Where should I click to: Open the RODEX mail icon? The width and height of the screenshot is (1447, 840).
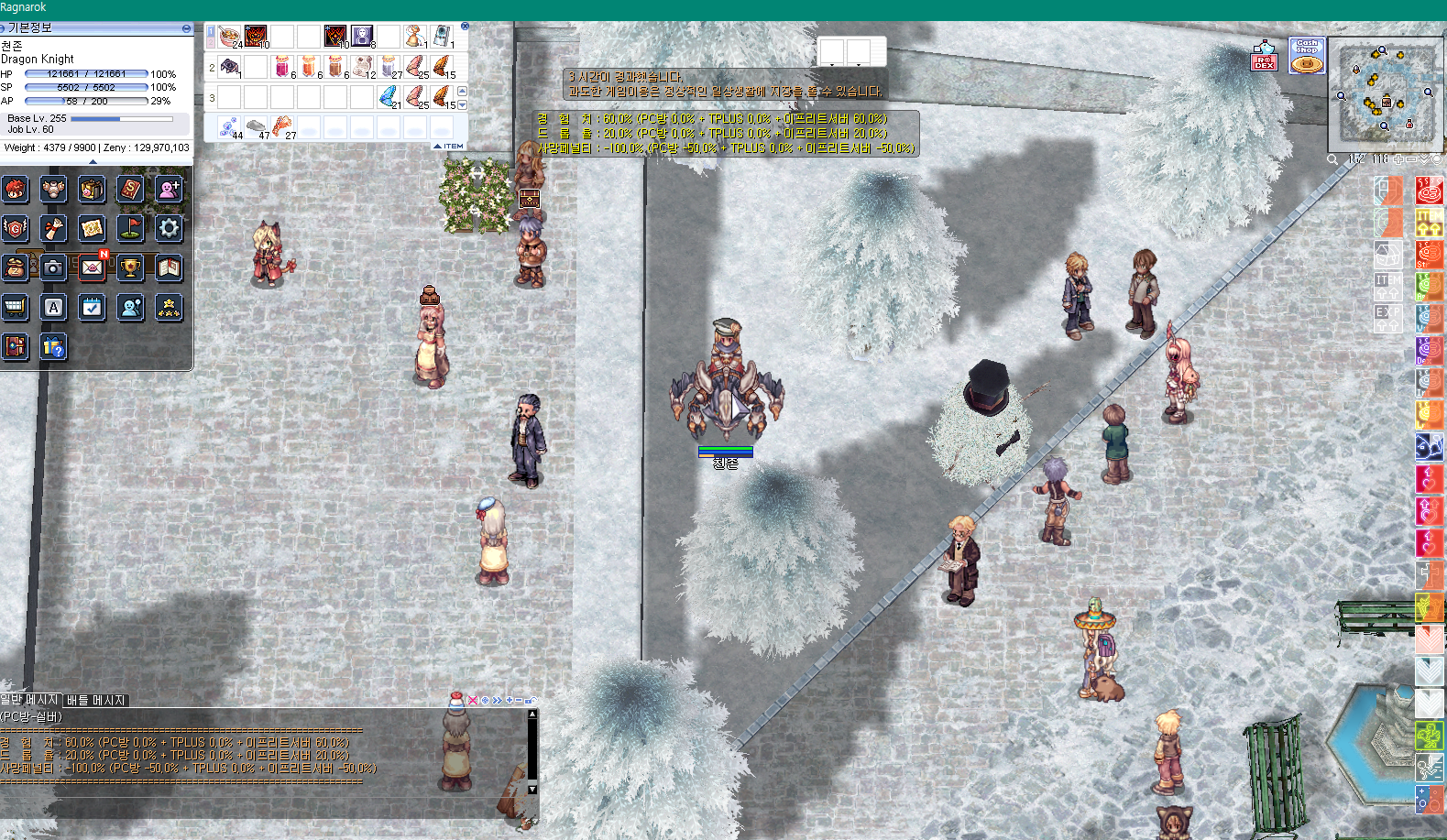pyautogui.click(x=1264, y=56)
